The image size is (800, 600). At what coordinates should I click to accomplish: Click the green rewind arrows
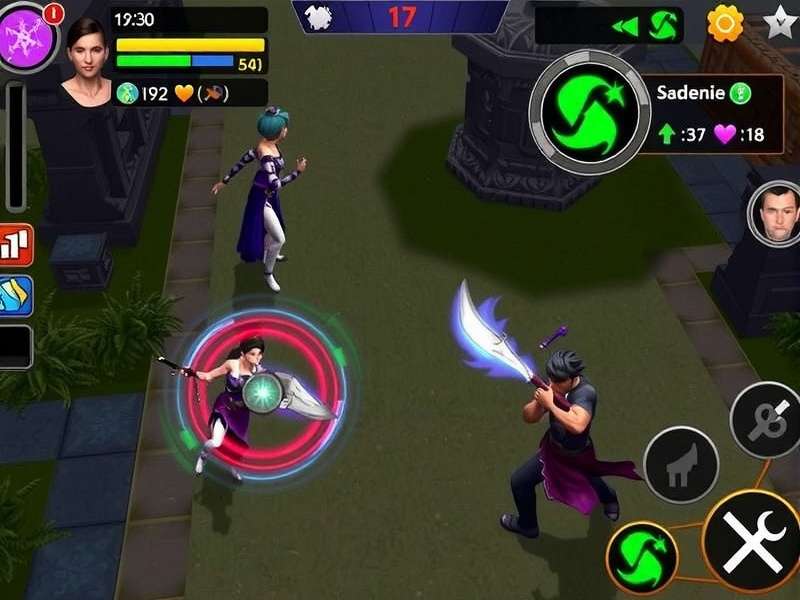[x=626, y=26]
